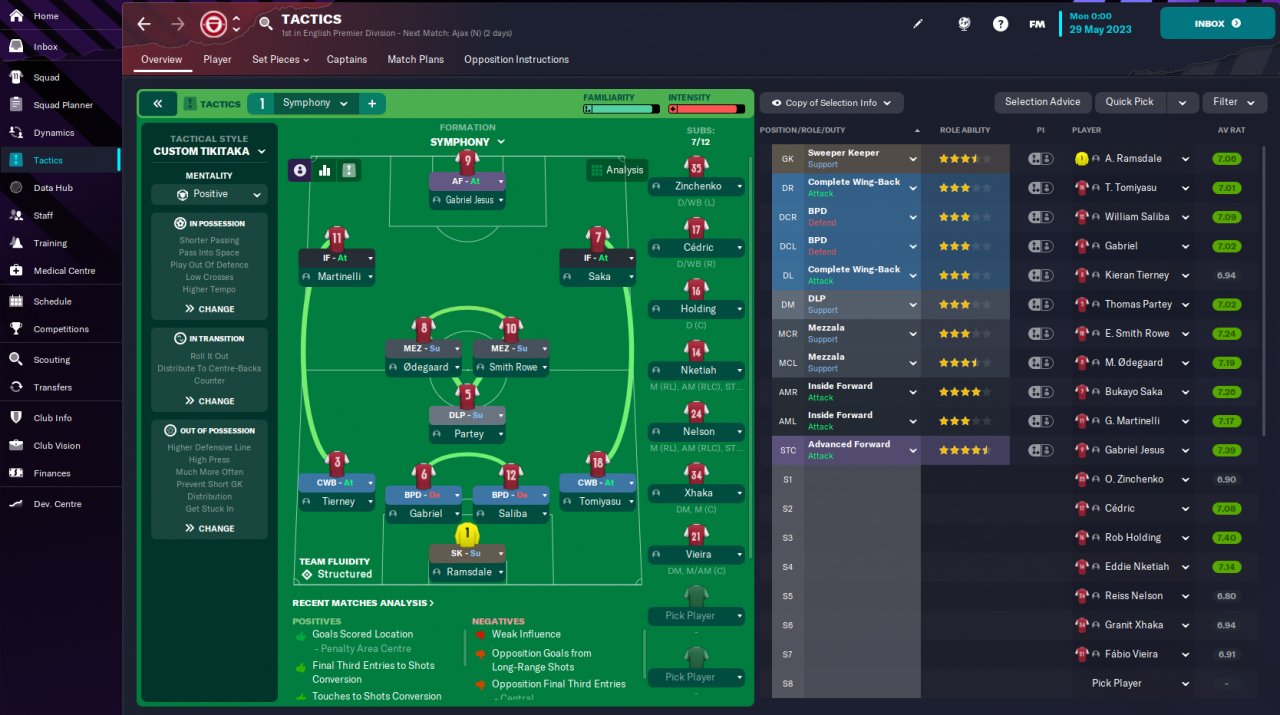Go to Transfers in the sidebar

[x=52, y=387]
